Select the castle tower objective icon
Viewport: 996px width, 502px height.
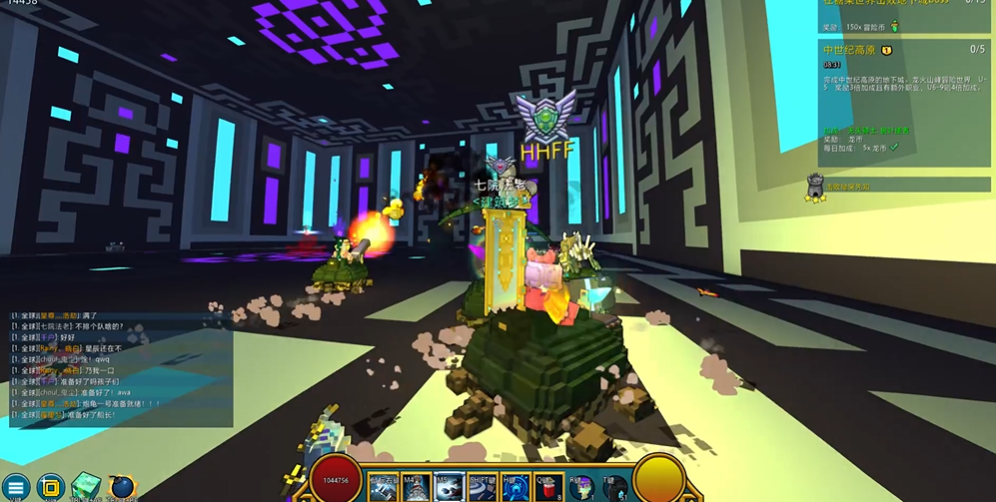(816, 186)
